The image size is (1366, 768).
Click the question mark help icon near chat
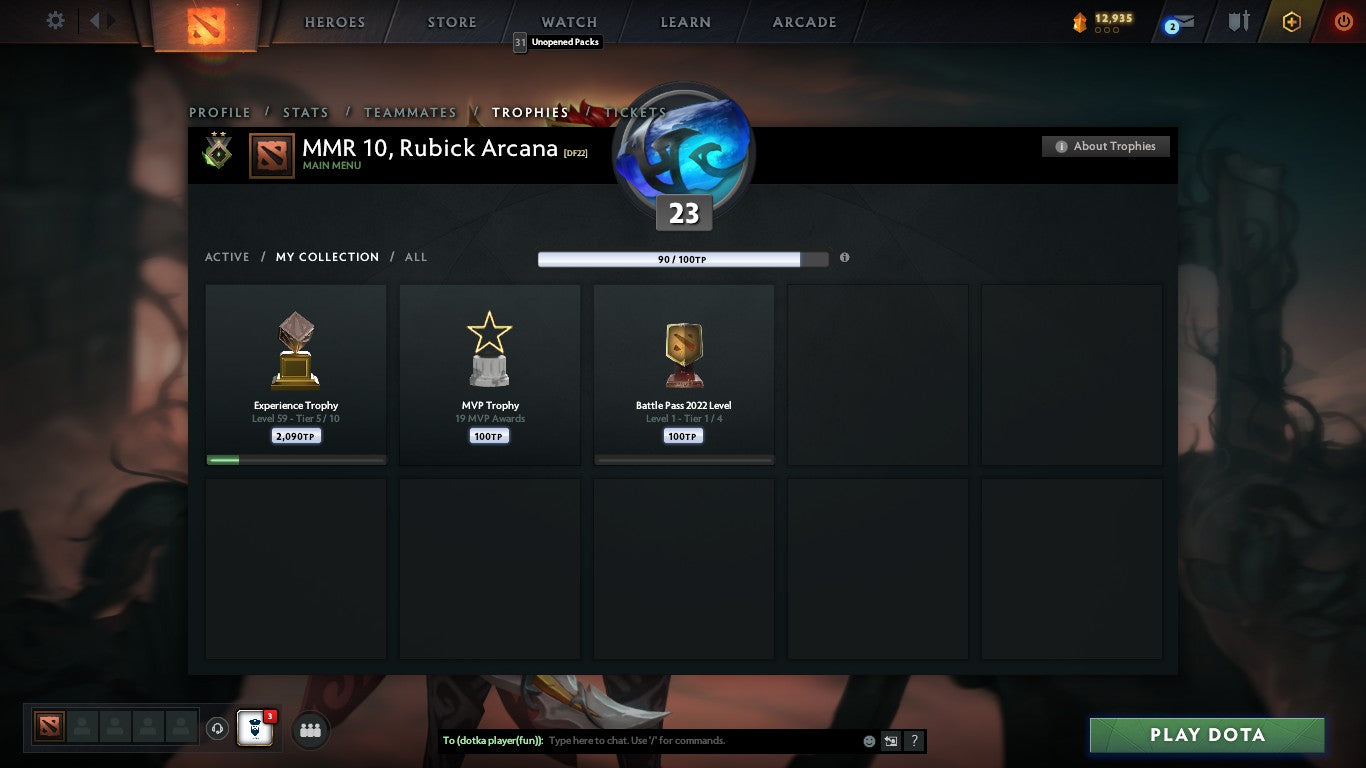tap(913, 741)
